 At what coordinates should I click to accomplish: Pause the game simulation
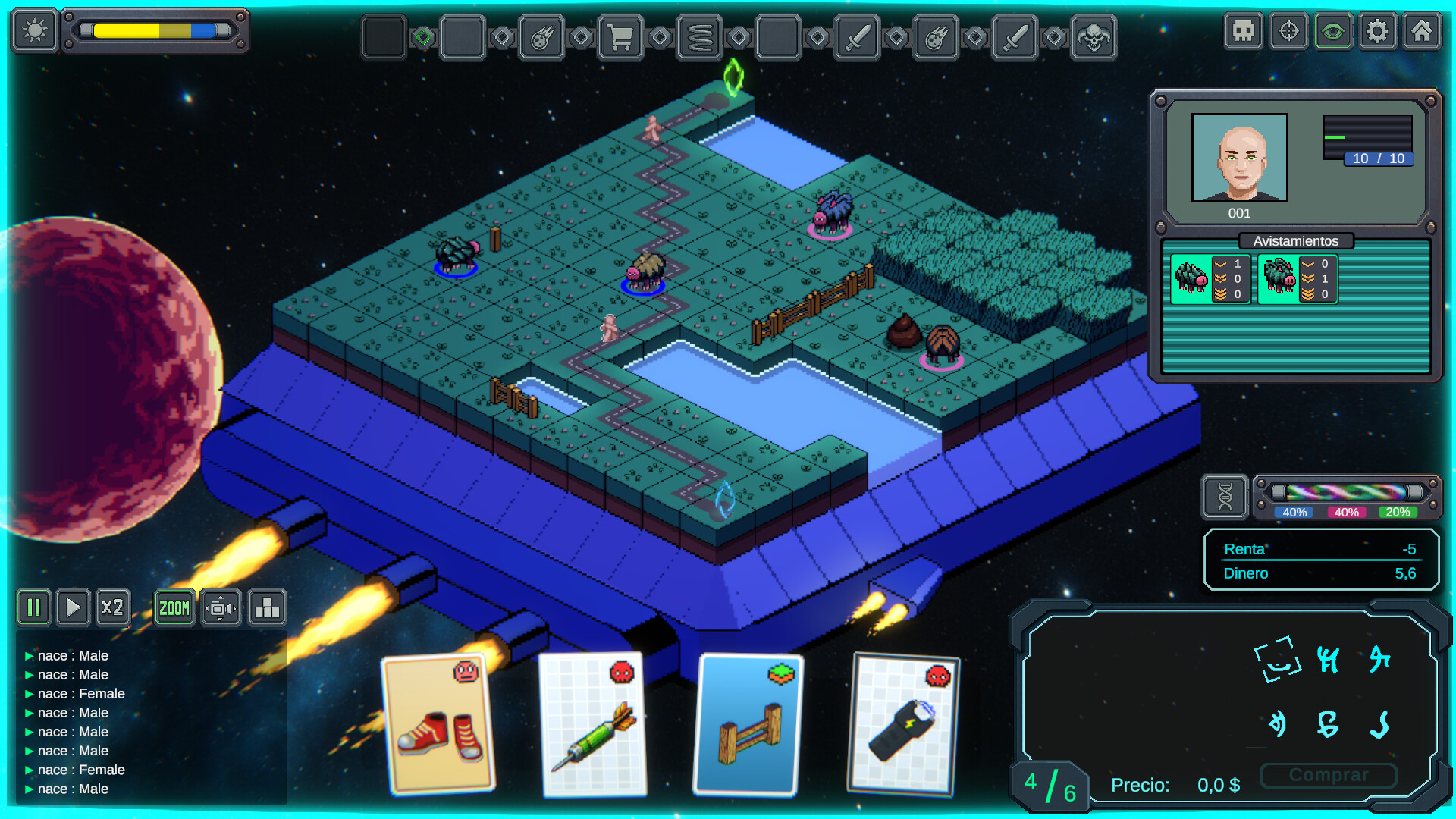click(x=33, y=607)
